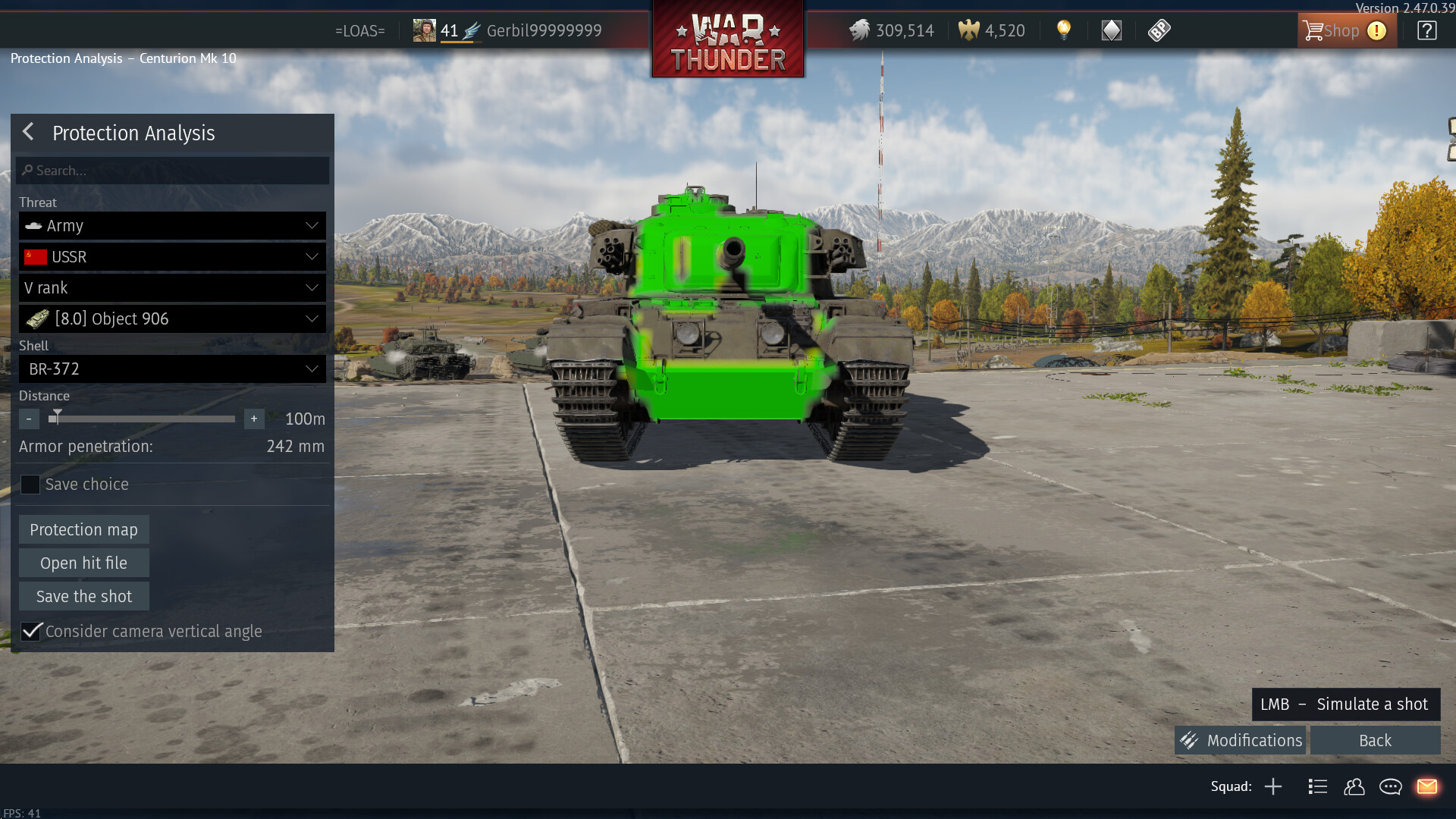Open the Modifications screen
The width and height of the screenshot is (1456, 819).
pyautogui.click(x=1241, y=740)
